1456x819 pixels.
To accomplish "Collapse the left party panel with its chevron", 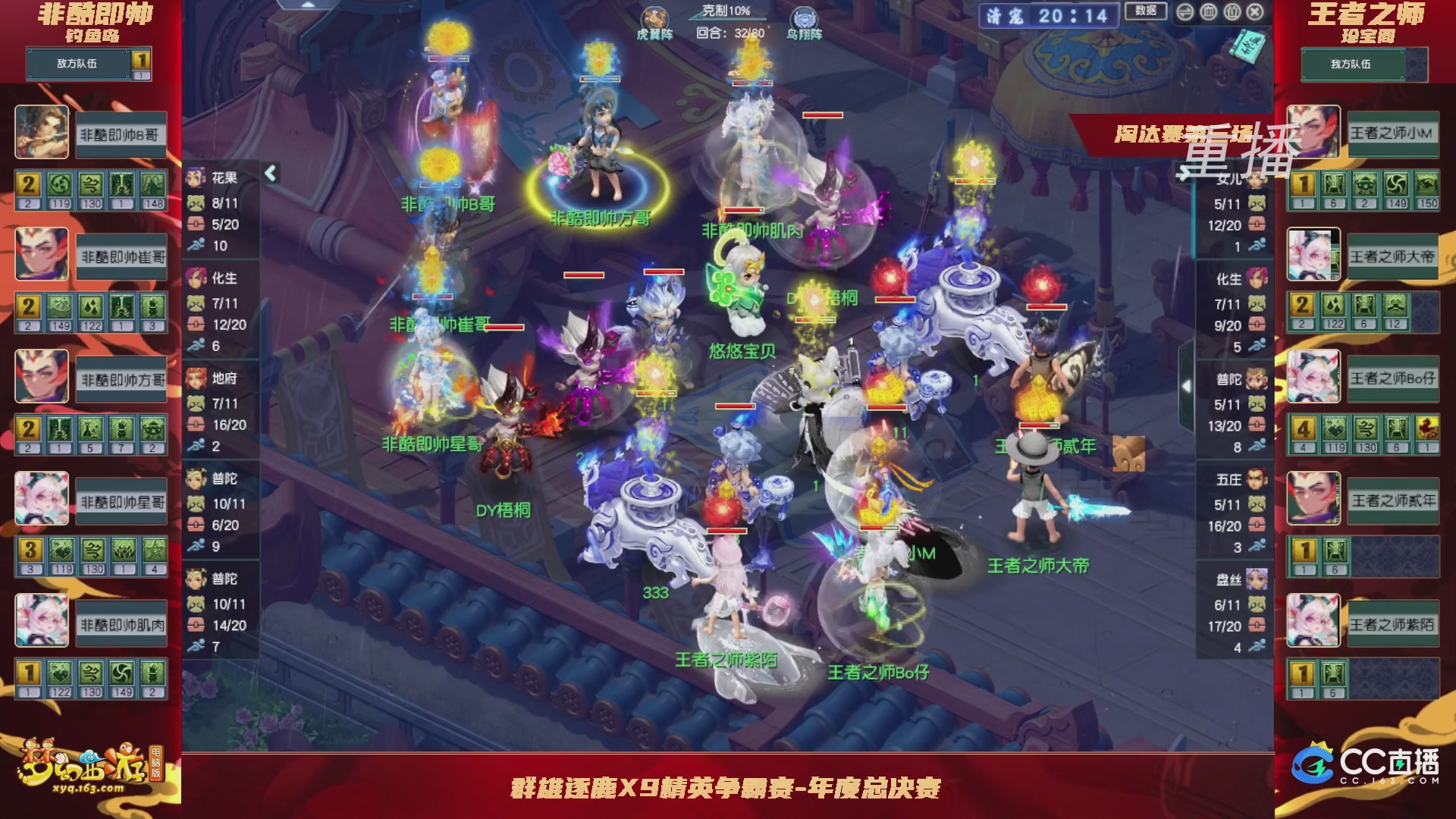I will click(269, 172).
